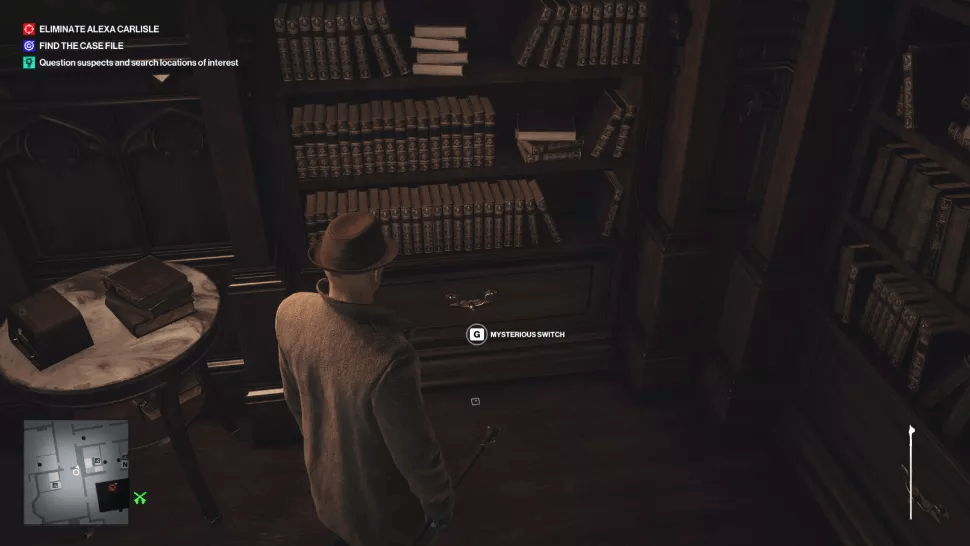Open the minimap
Screen dimensions: 970x546
click(x=76, y=471)
